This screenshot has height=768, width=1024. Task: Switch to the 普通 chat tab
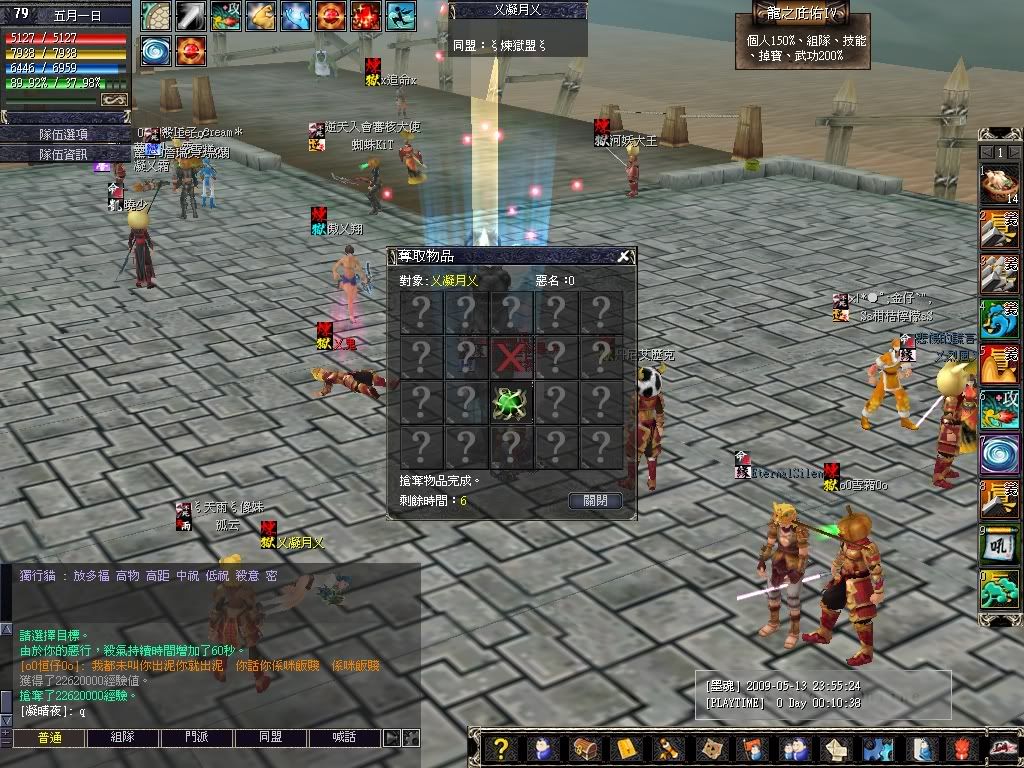point(49,738)
